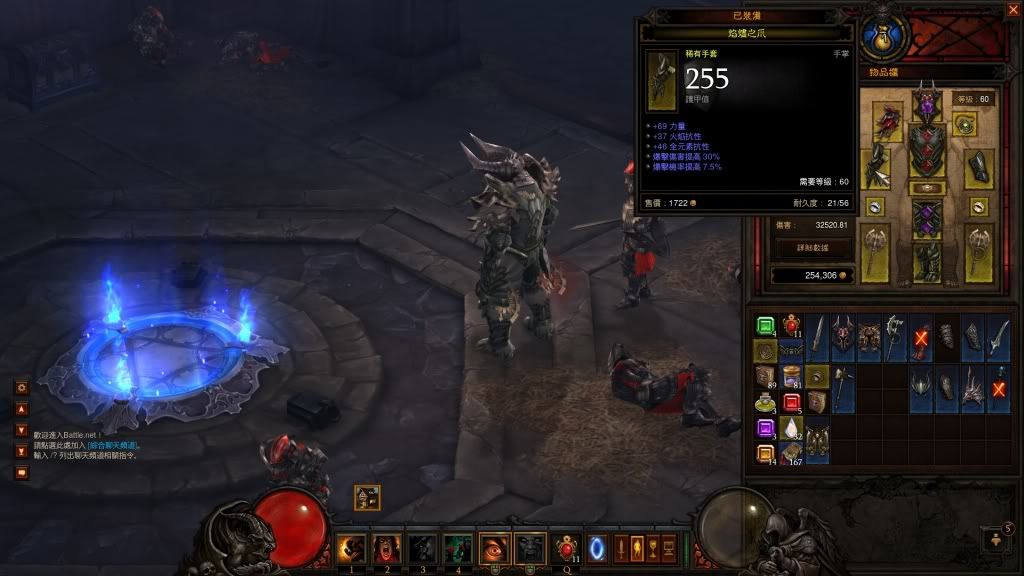Pick the purple amethyst gem stack
The height and width of the screenshot is (576, 1024).
point(765,429)
